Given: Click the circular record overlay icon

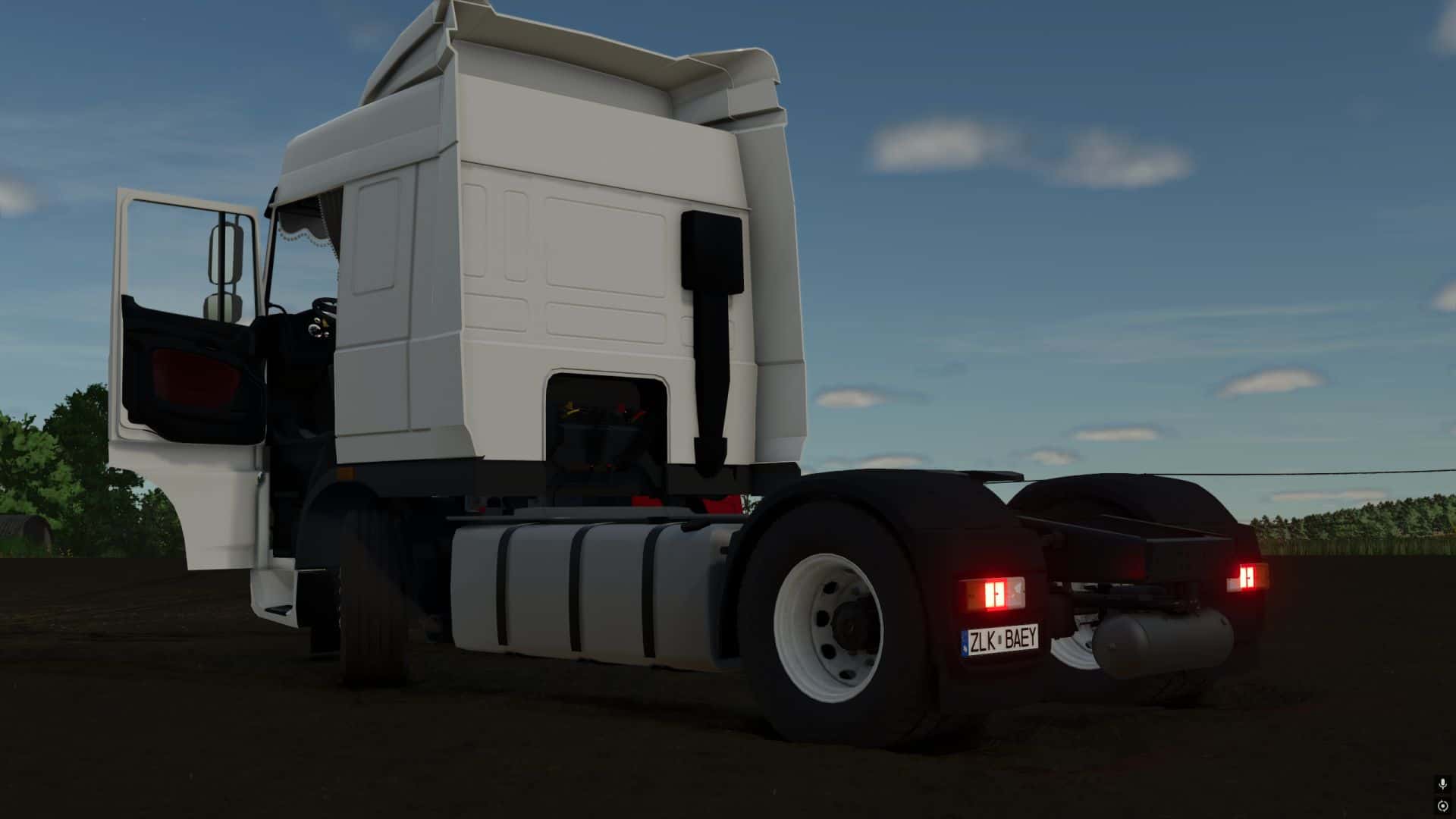Looking at the screenshot, I should [x=1442, y=805].
